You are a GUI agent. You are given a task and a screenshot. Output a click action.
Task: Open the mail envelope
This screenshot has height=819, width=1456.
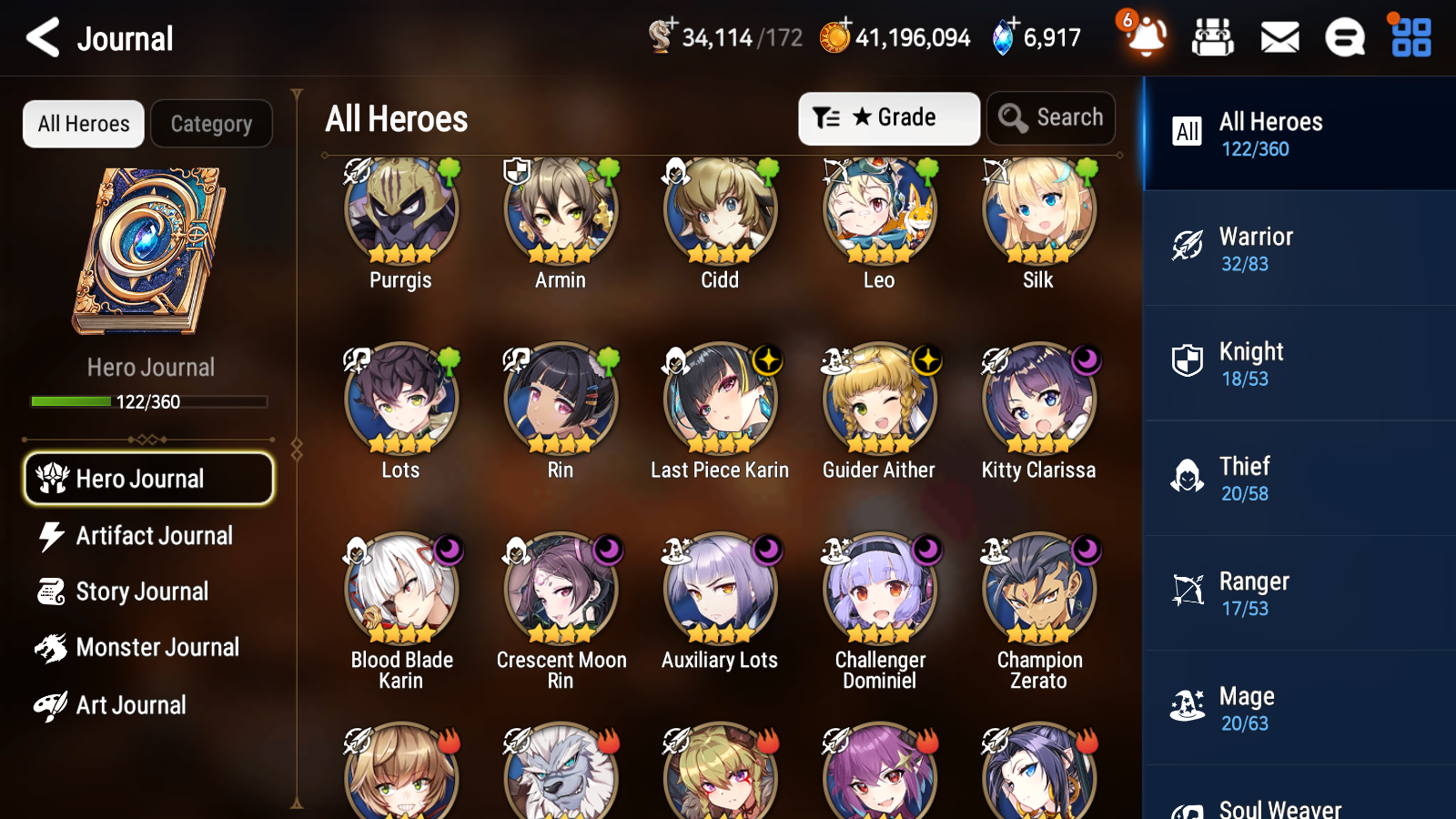click(1279, 38)
